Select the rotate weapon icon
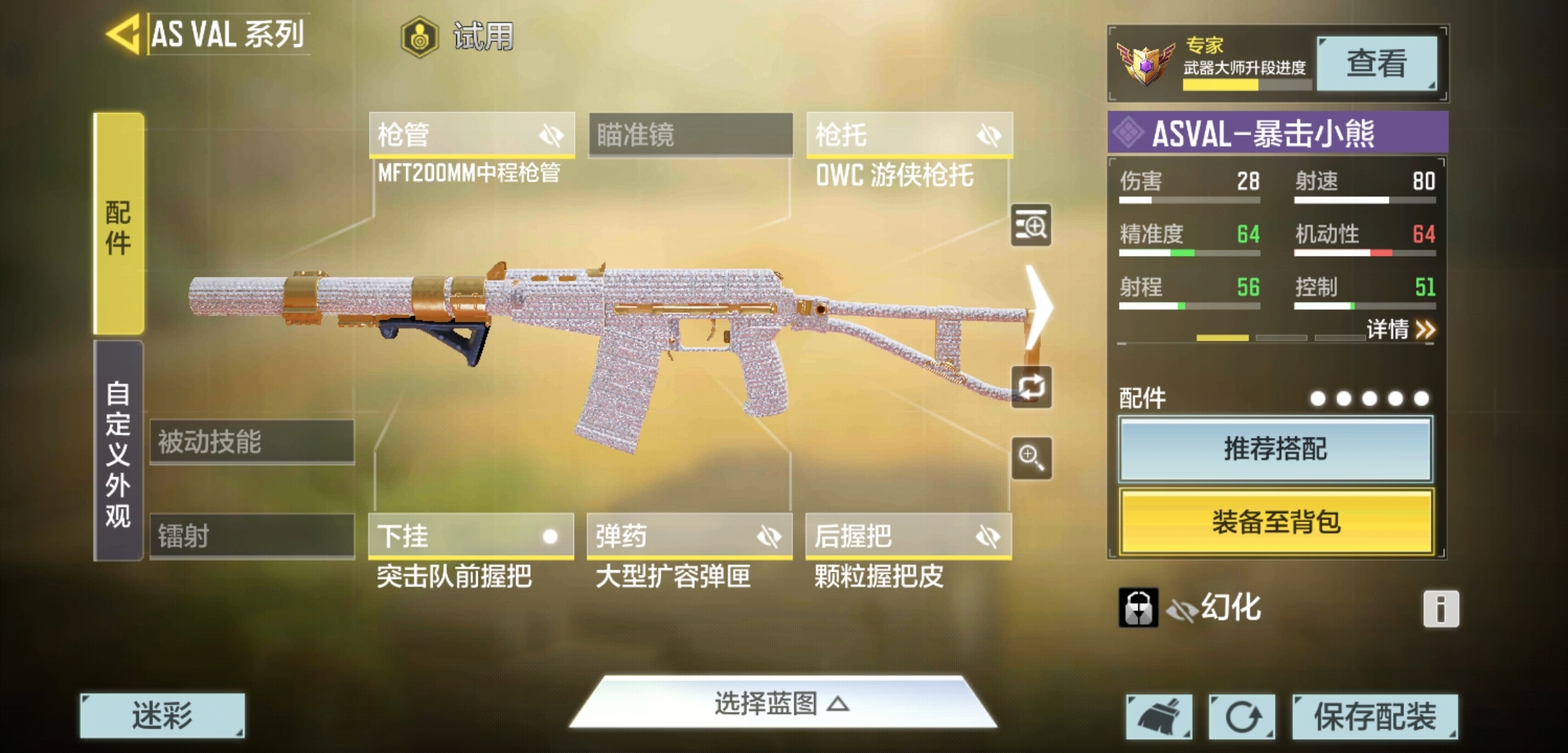The width and height of the screenshot is (1568, 753). 1031,388
